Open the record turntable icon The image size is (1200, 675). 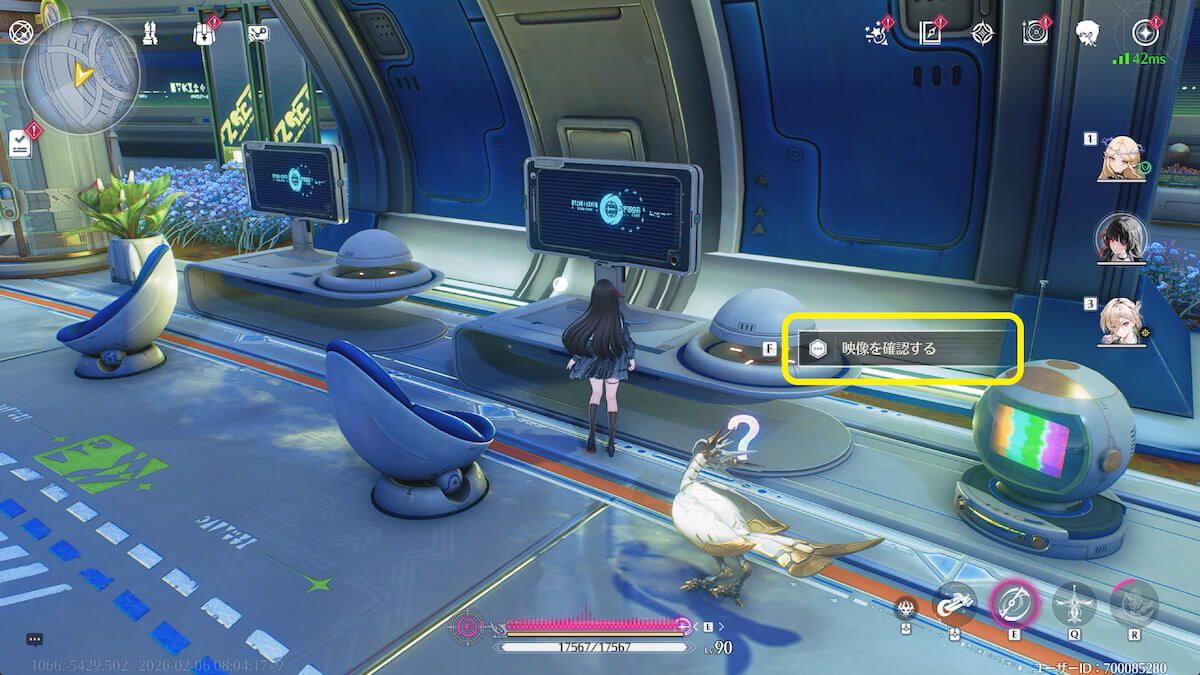(1035, 33)
